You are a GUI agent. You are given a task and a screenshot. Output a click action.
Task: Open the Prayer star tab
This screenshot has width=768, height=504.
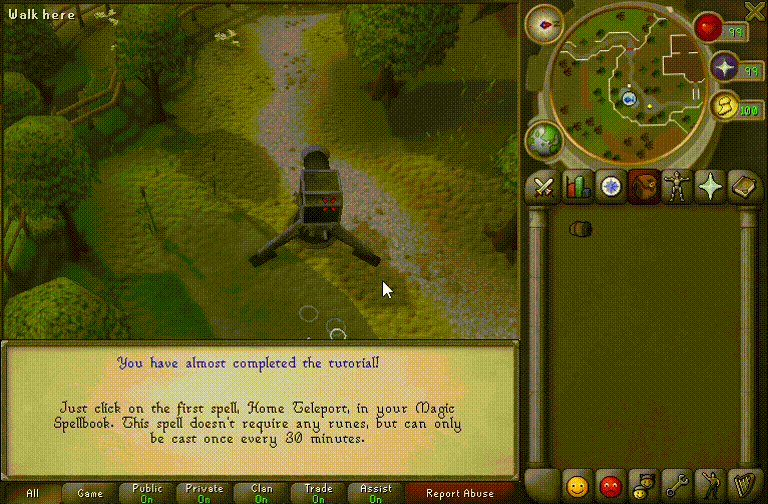tap(710, 186)
